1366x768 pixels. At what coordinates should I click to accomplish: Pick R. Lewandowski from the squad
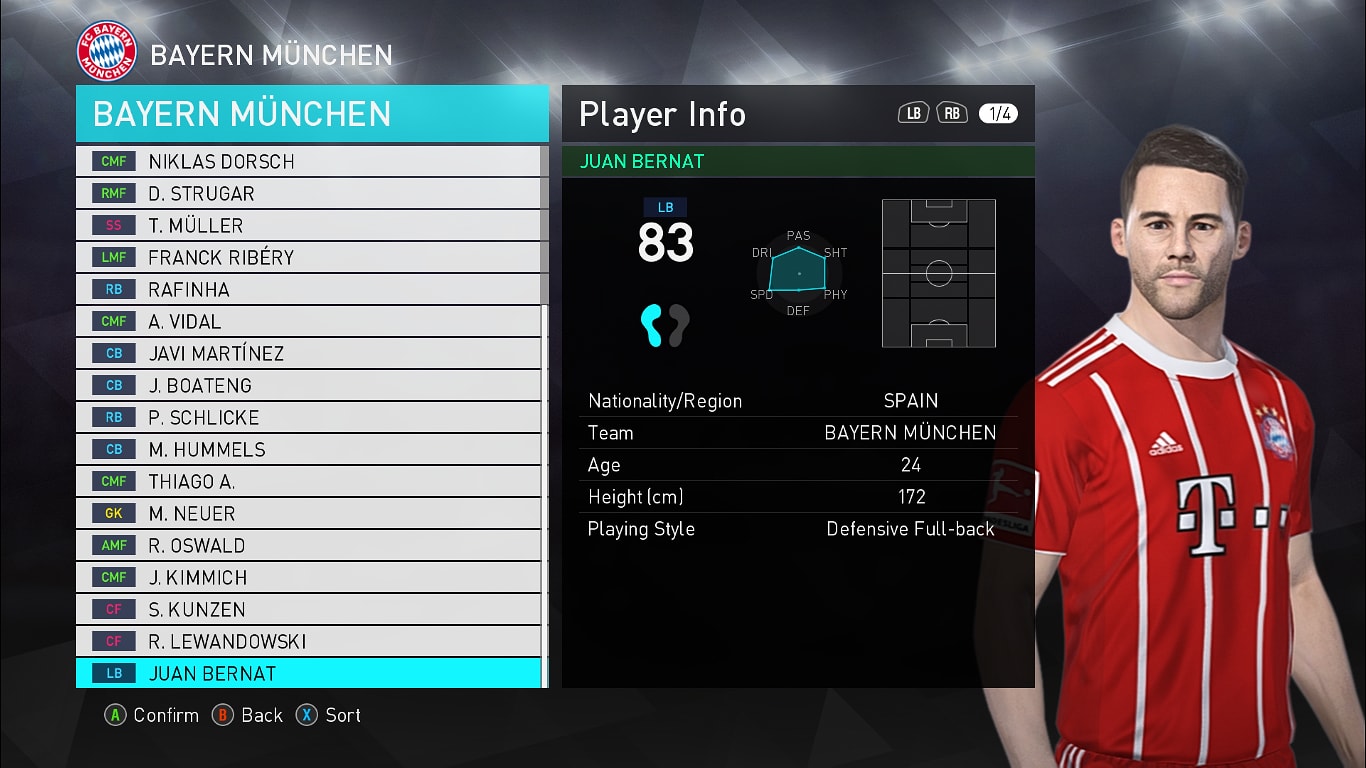[308, 641]
